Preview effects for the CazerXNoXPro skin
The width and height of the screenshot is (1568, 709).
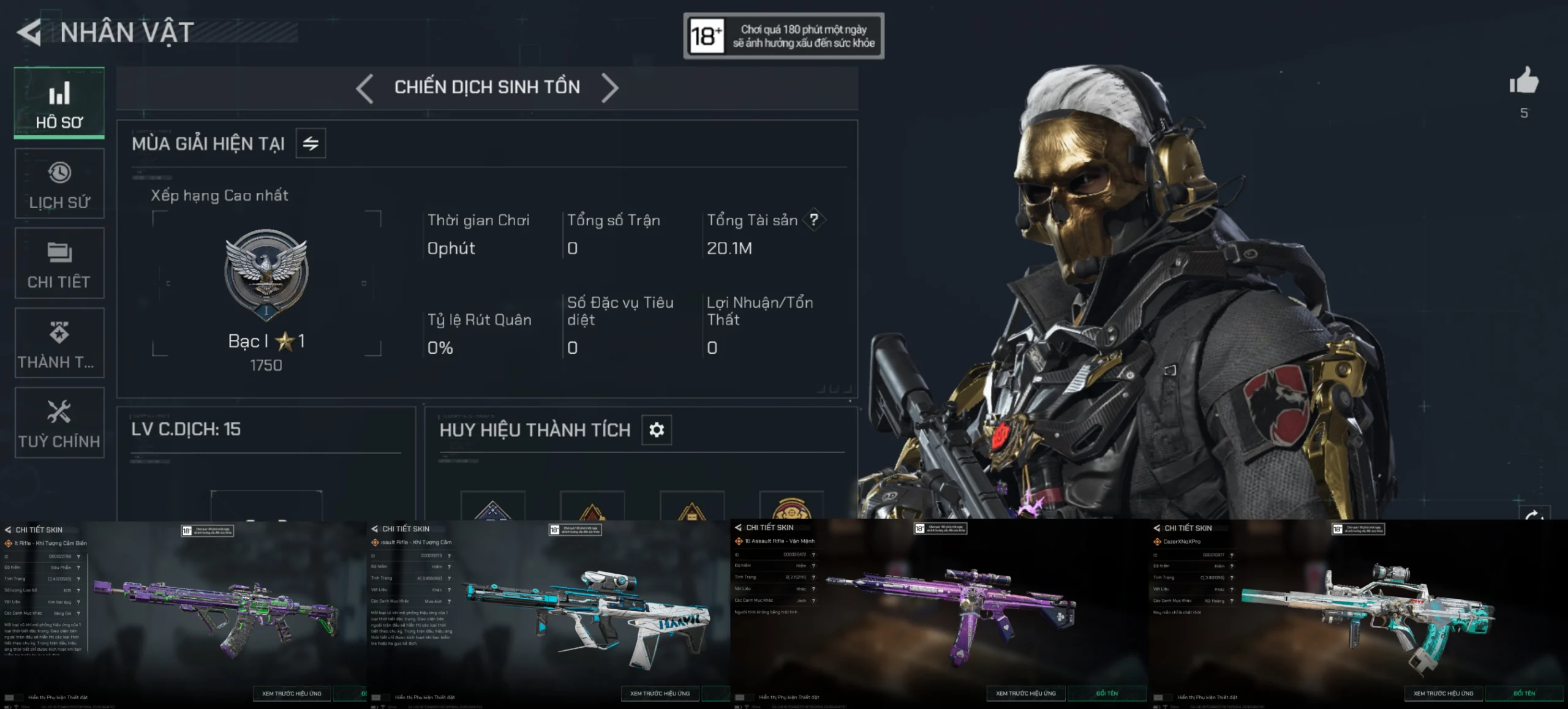(x=1443, y=693)
